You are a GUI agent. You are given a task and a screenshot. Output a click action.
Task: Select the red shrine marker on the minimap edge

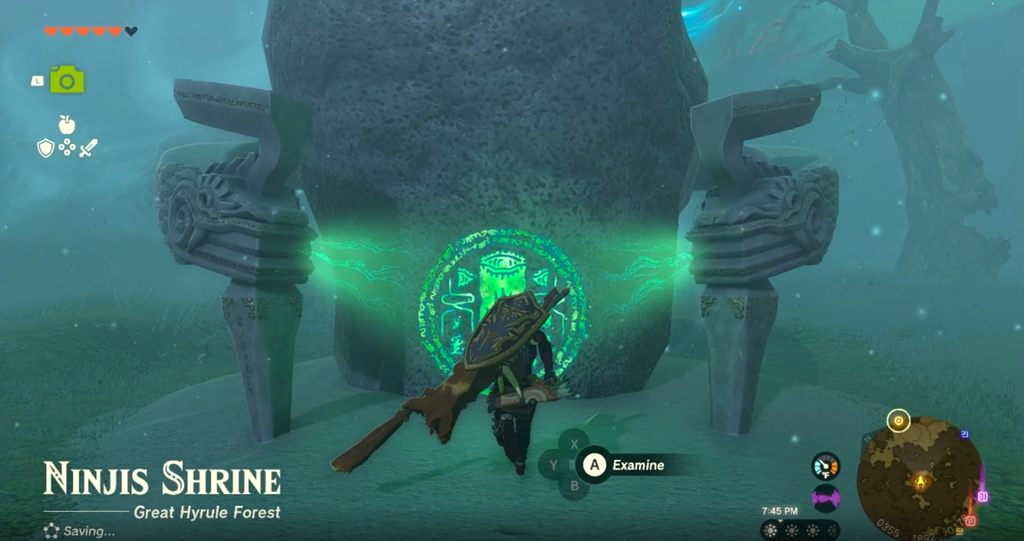(x=969, y=520)
